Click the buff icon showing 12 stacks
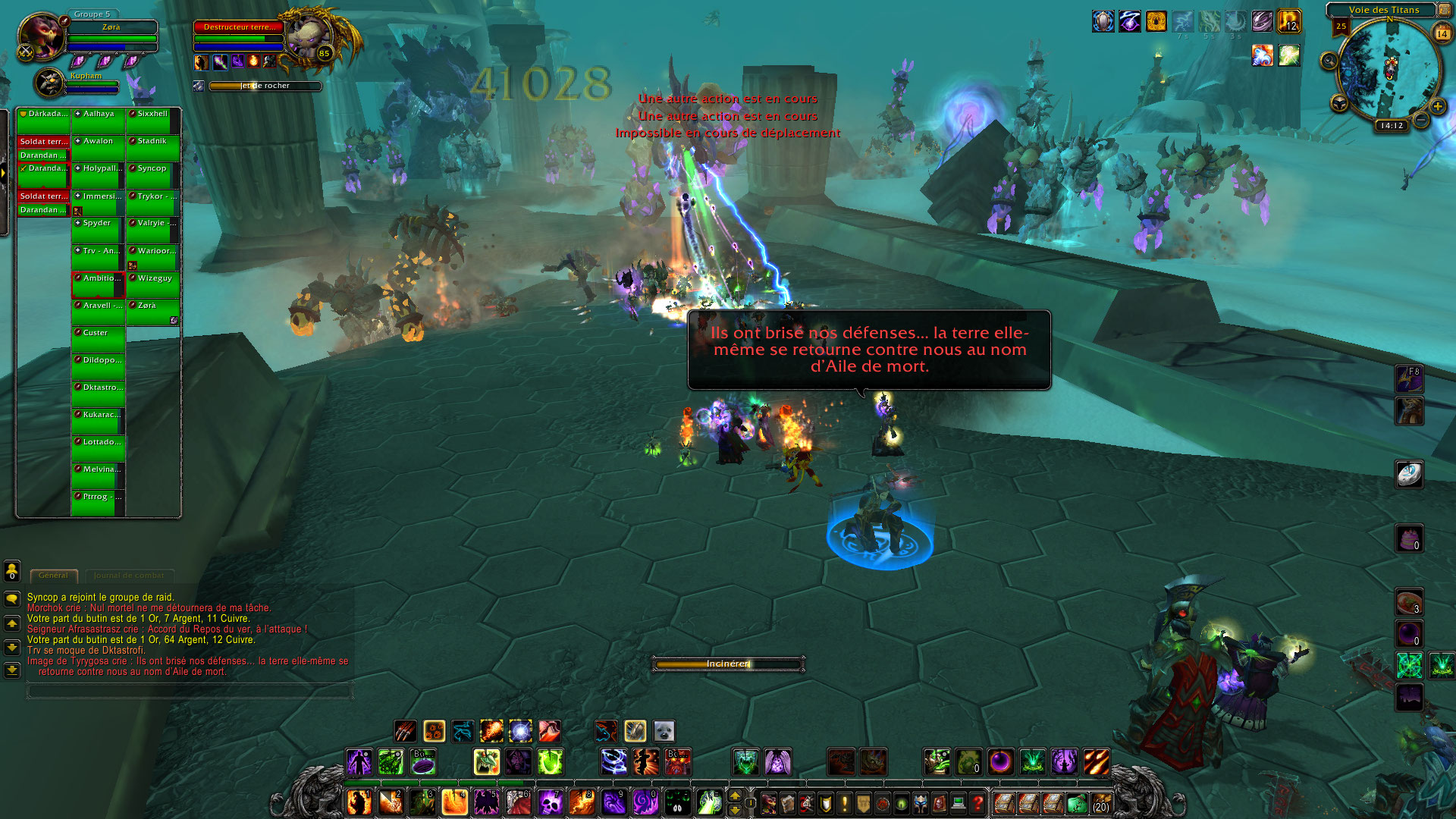 point(1289,21)
